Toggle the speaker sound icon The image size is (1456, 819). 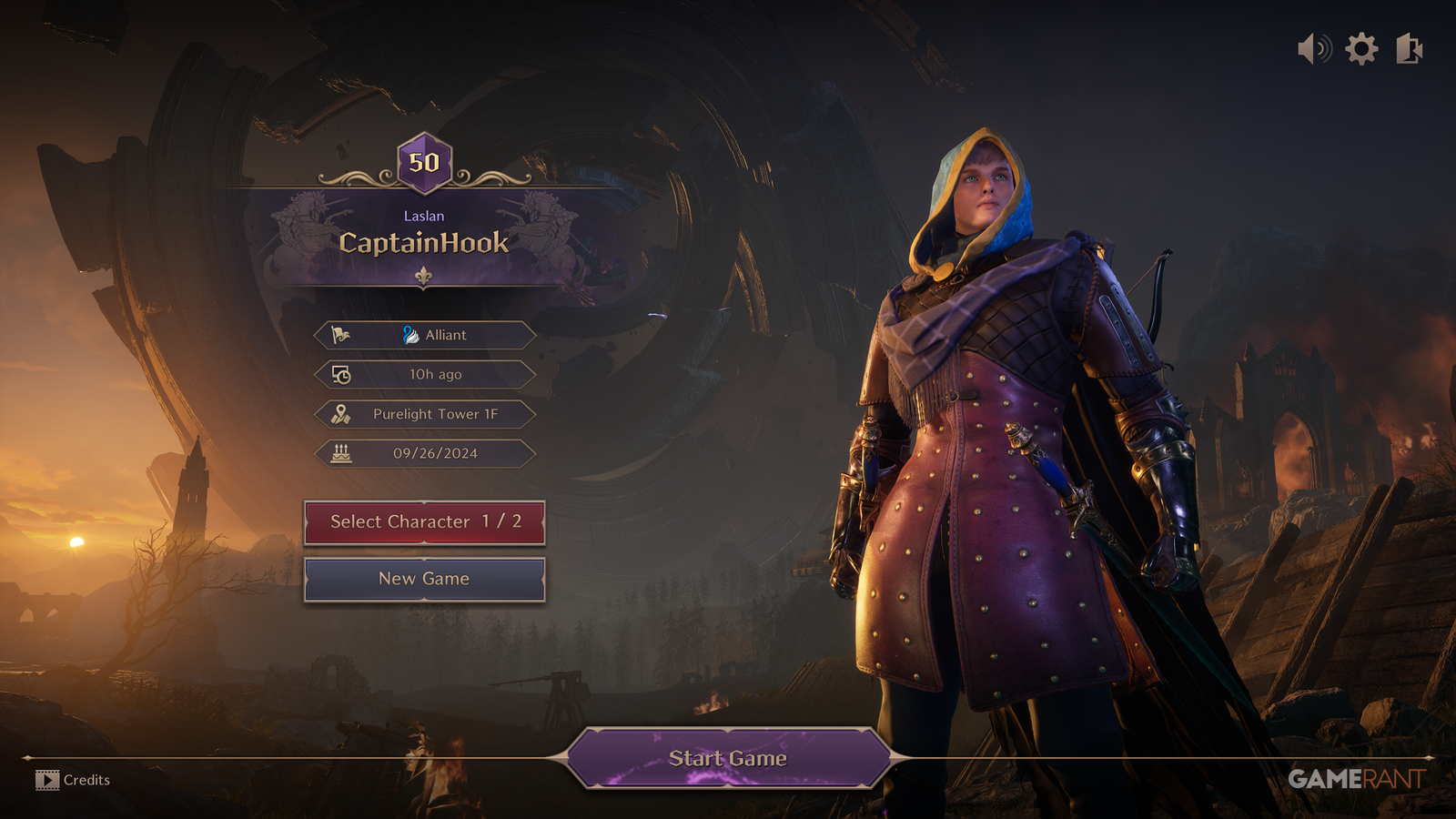pos(1314,48)
